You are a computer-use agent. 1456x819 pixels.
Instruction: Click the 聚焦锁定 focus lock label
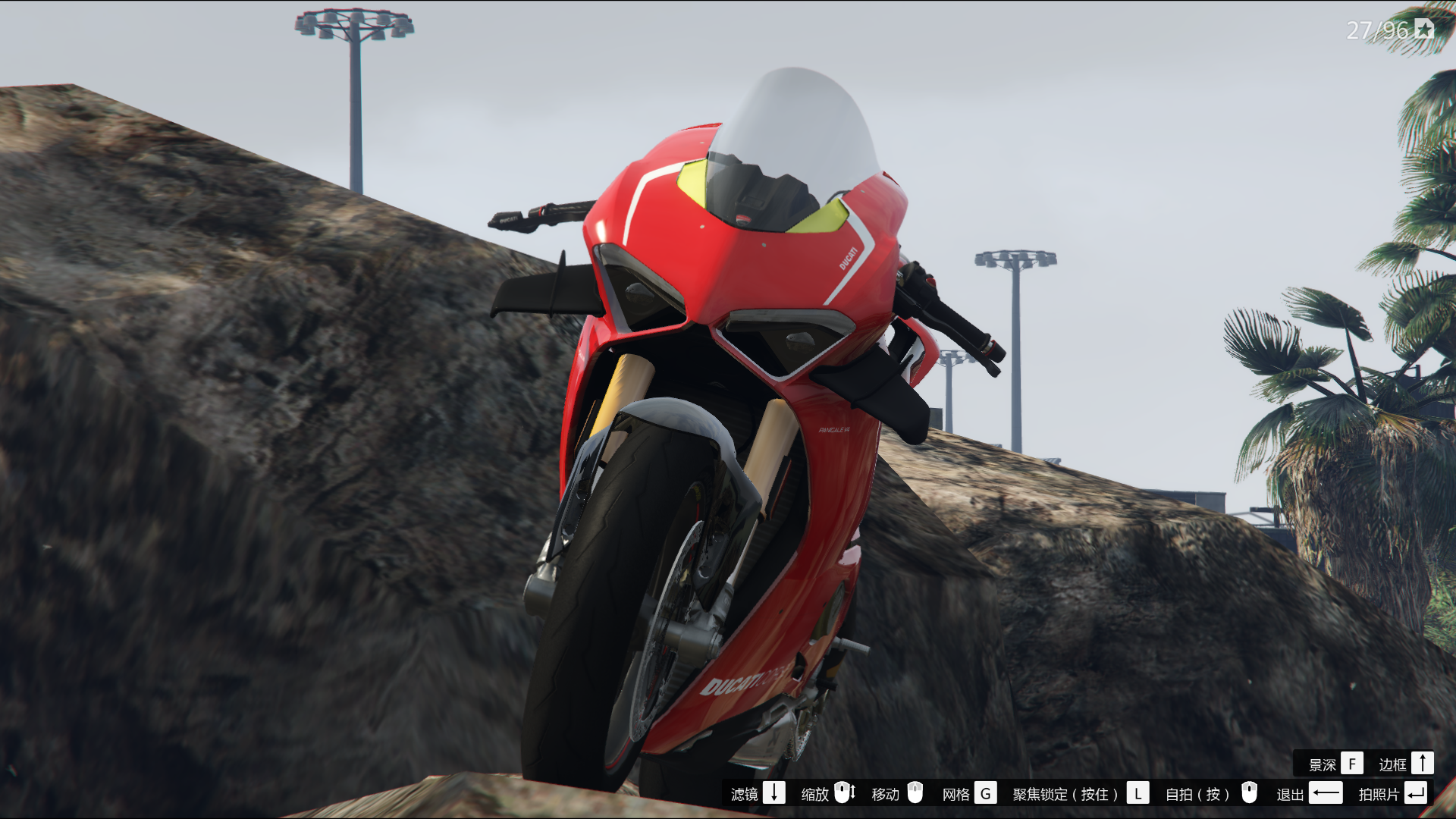[x=1065, y=795]
